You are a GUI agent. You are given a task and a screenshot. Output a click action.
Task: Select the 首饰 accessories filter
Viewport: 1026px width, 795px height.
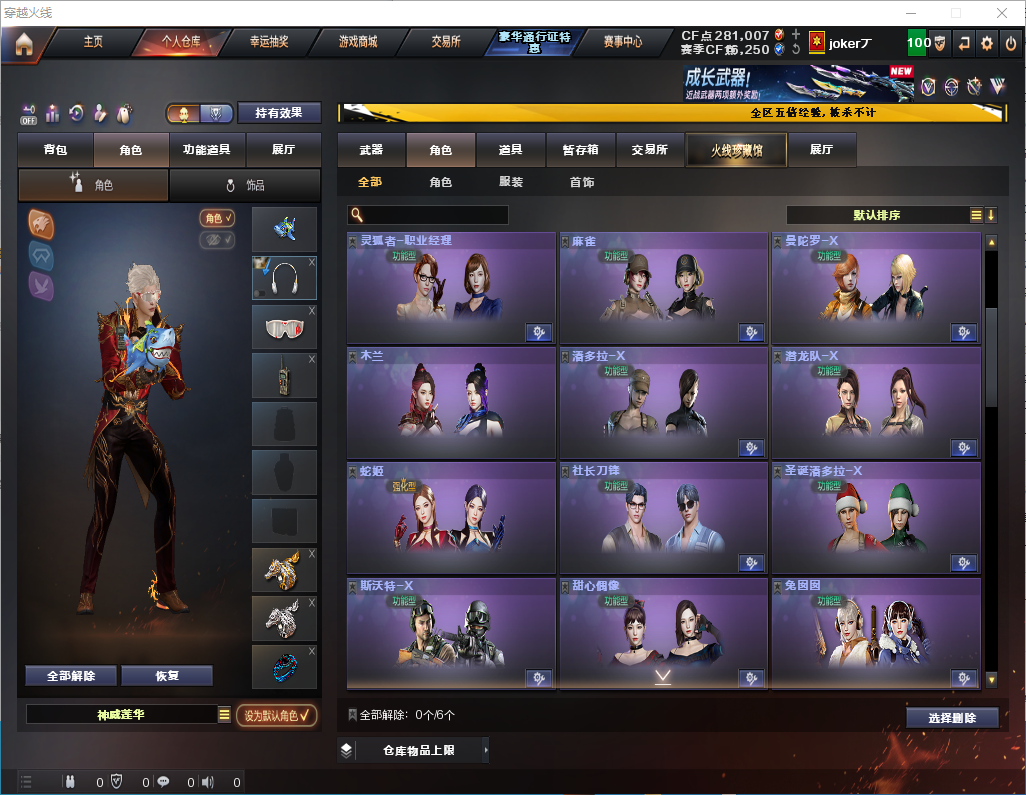pos(582,183)
